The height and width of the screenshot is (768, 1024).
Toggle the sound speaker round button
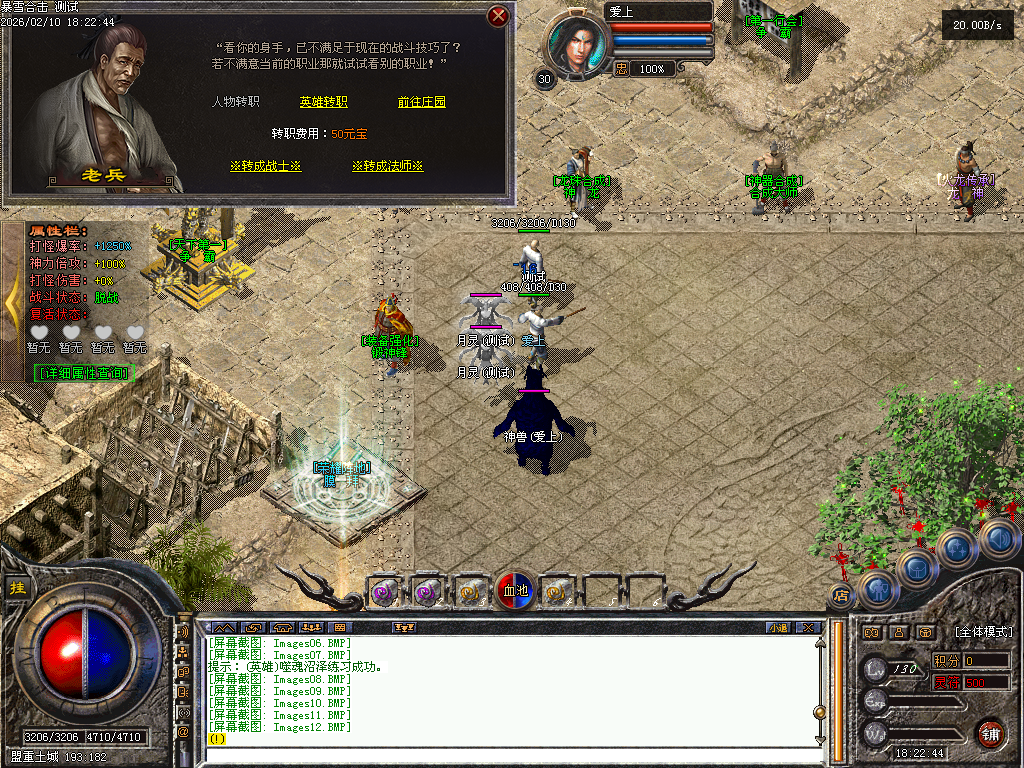tap(999, 540)
